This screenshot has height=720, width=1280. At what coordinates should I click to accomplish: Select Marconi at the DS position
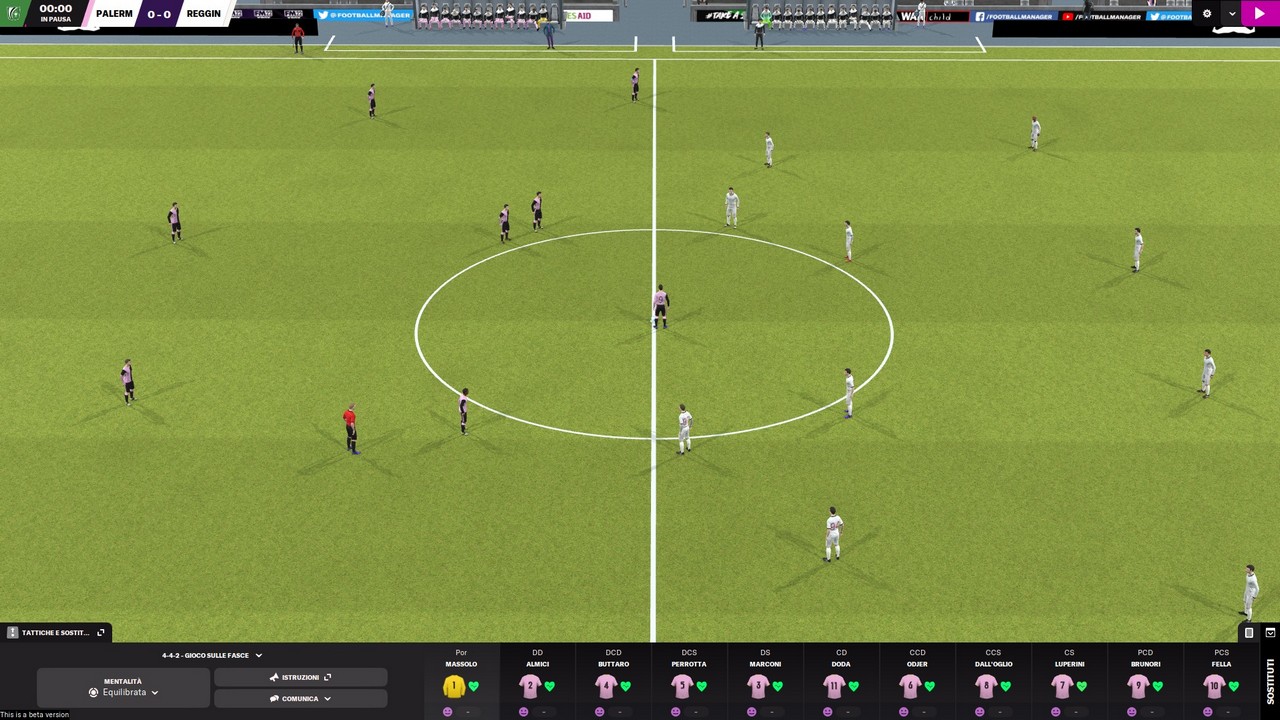(758, 686)
